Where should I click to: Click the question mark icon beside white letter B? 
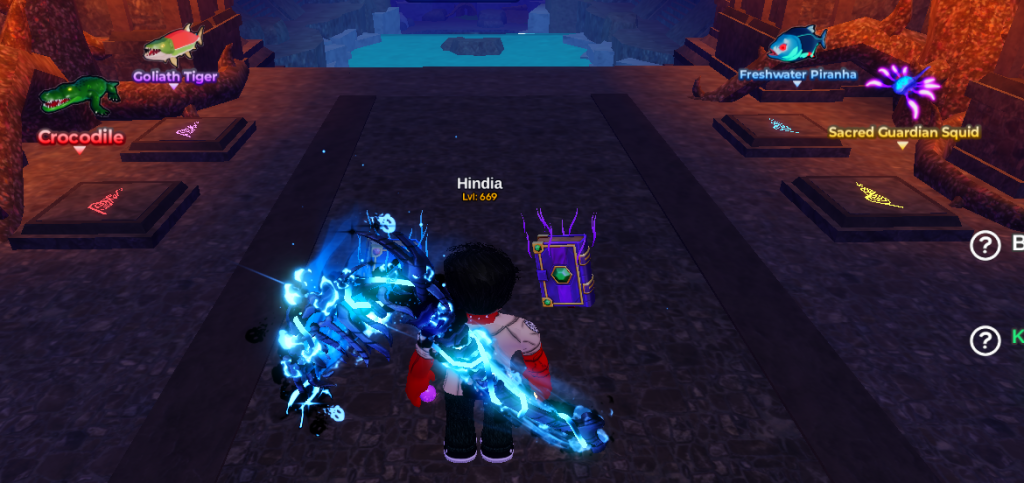click(985, 245)
